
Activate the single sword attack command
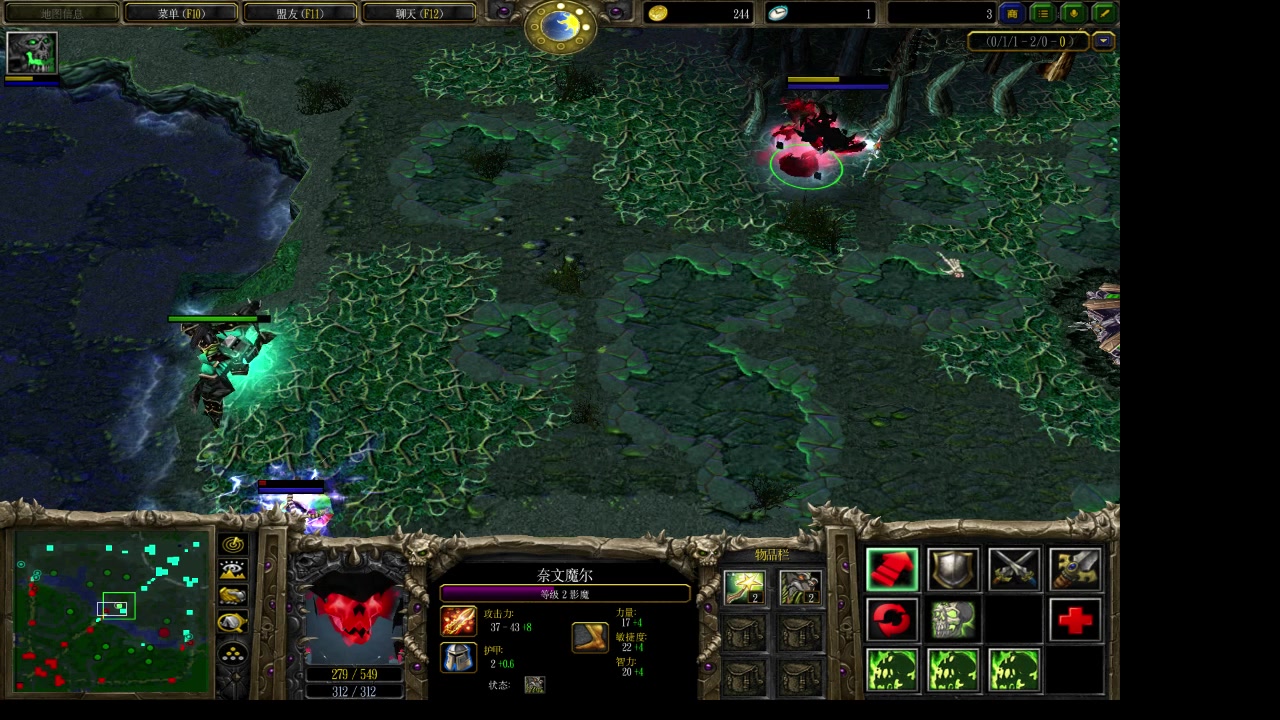tap(1075, 570)
